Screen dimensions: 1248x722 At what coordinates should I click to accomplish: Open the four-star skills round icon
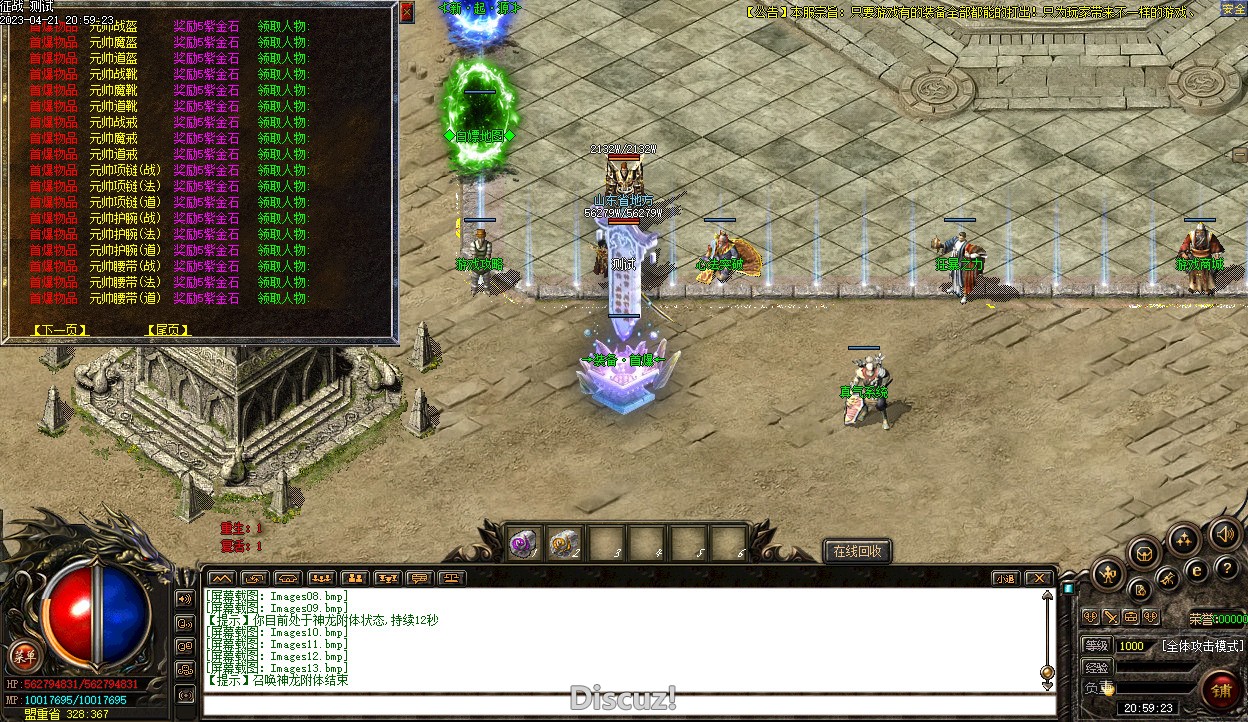[1184, 540]
